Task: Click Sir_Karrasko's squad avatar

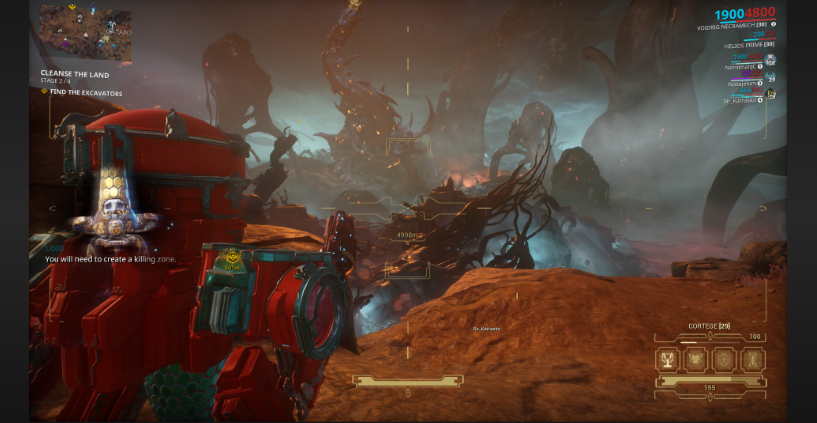Action: (771, 93)
